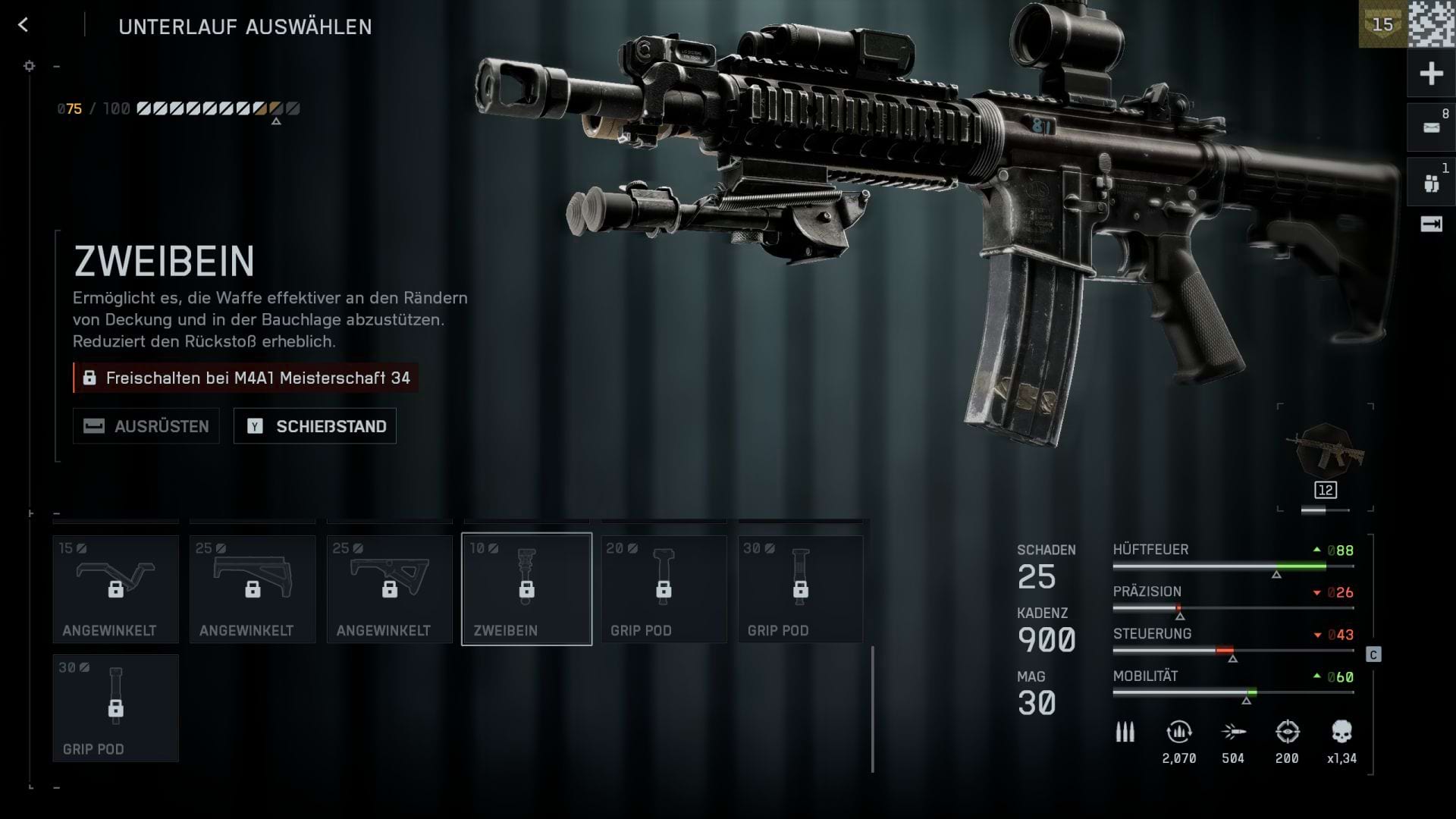Go back using the top-left arrow
Screen dimensions: 1456x819
click(x=23, y=26)
